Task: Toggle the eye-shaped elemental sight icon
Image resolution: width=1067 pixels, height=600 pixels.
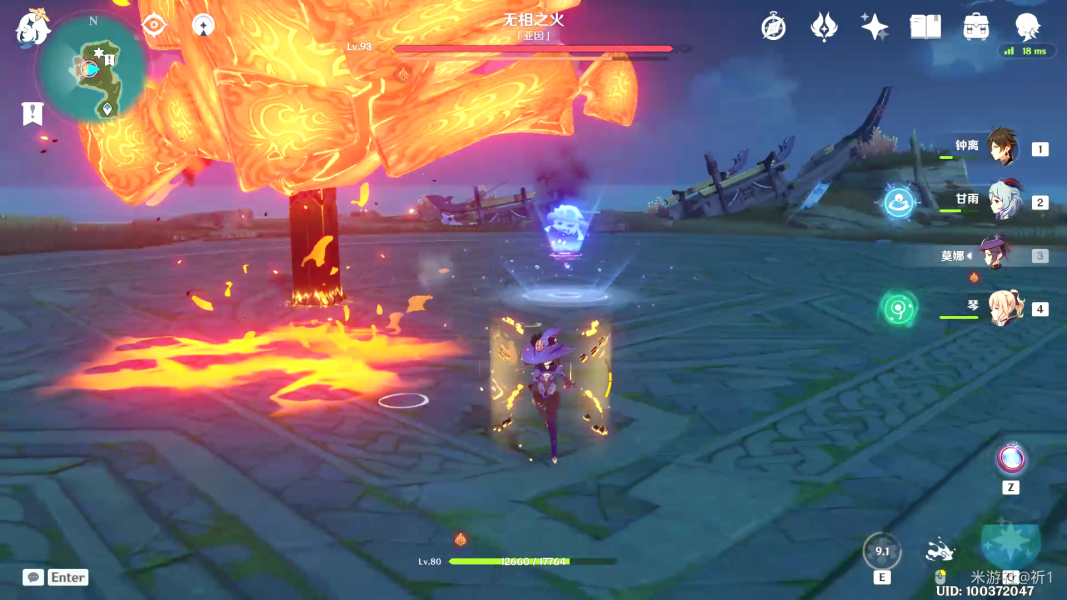Action: (153, 25)
